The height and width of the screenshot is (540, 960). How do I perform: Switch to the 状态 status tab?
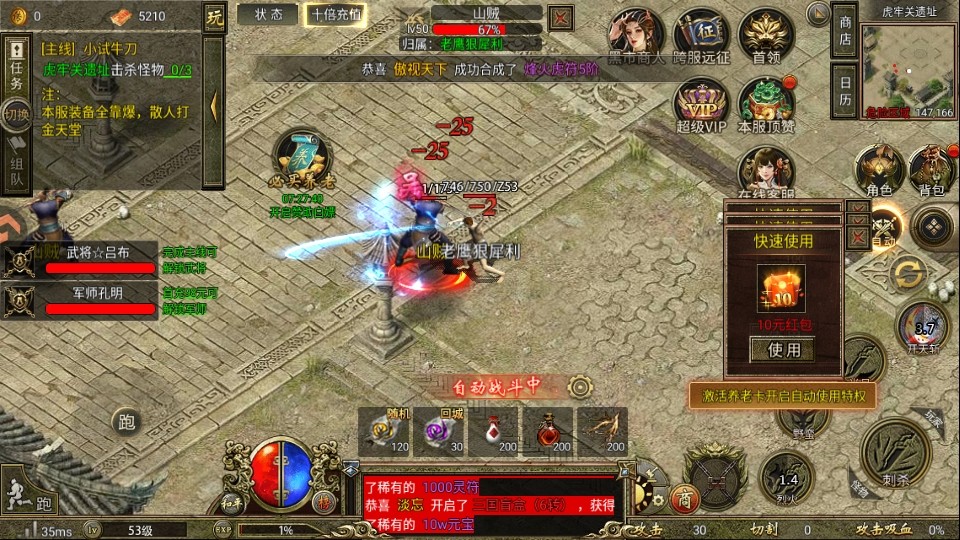point(267,14)
